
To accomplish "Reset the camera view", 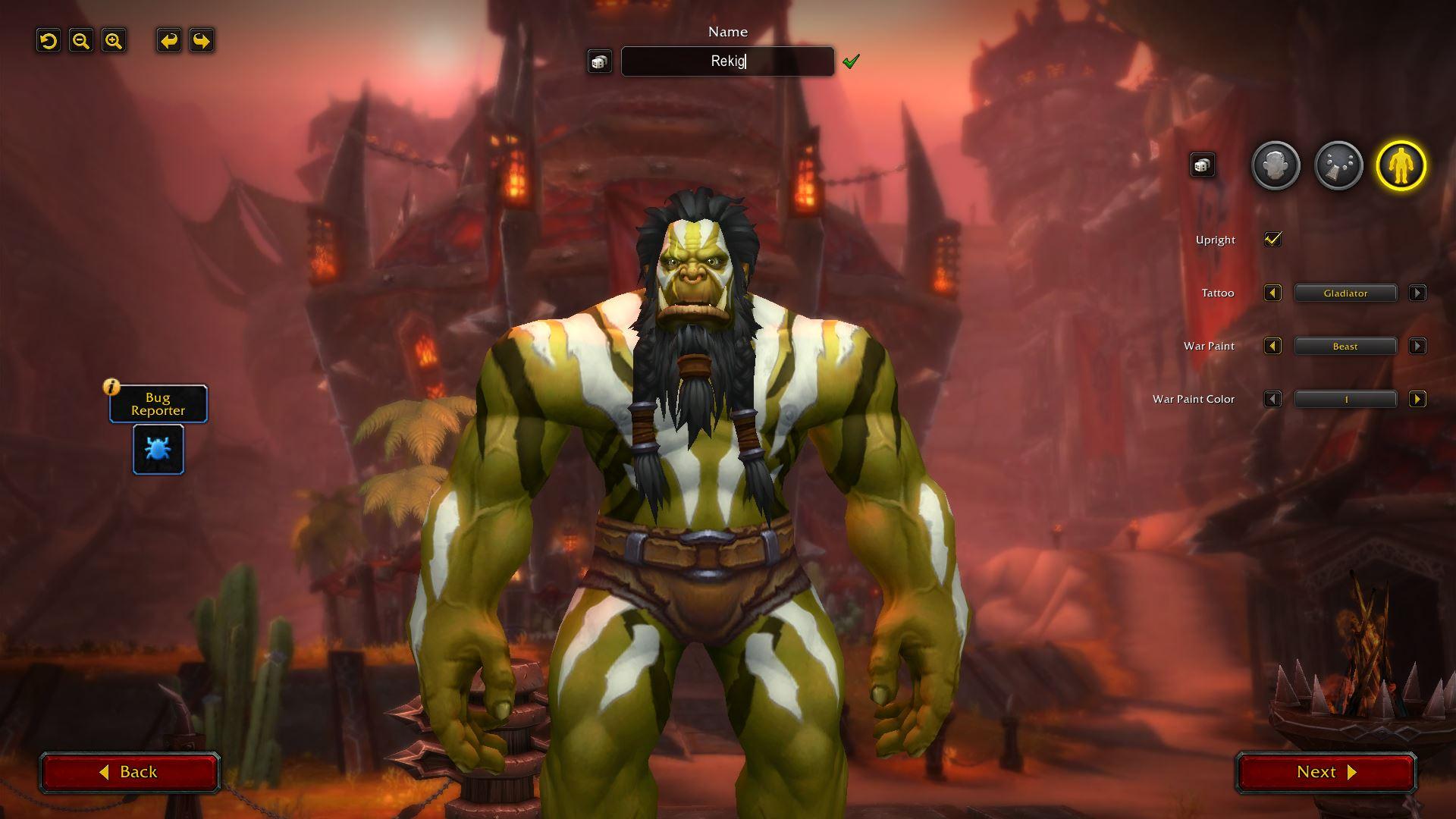I will click(49, 41).
